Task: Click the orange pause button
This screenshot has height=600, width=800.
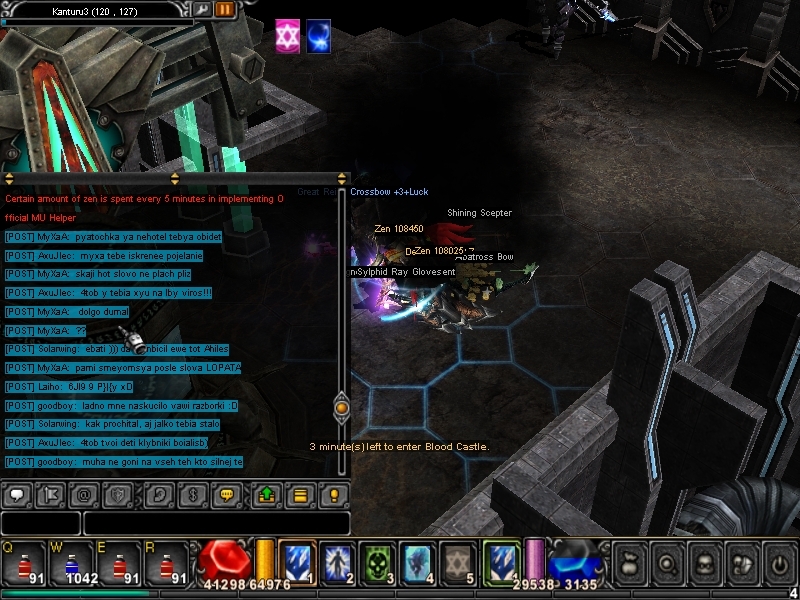Action: pyautogui.click(x=225, y=9)
